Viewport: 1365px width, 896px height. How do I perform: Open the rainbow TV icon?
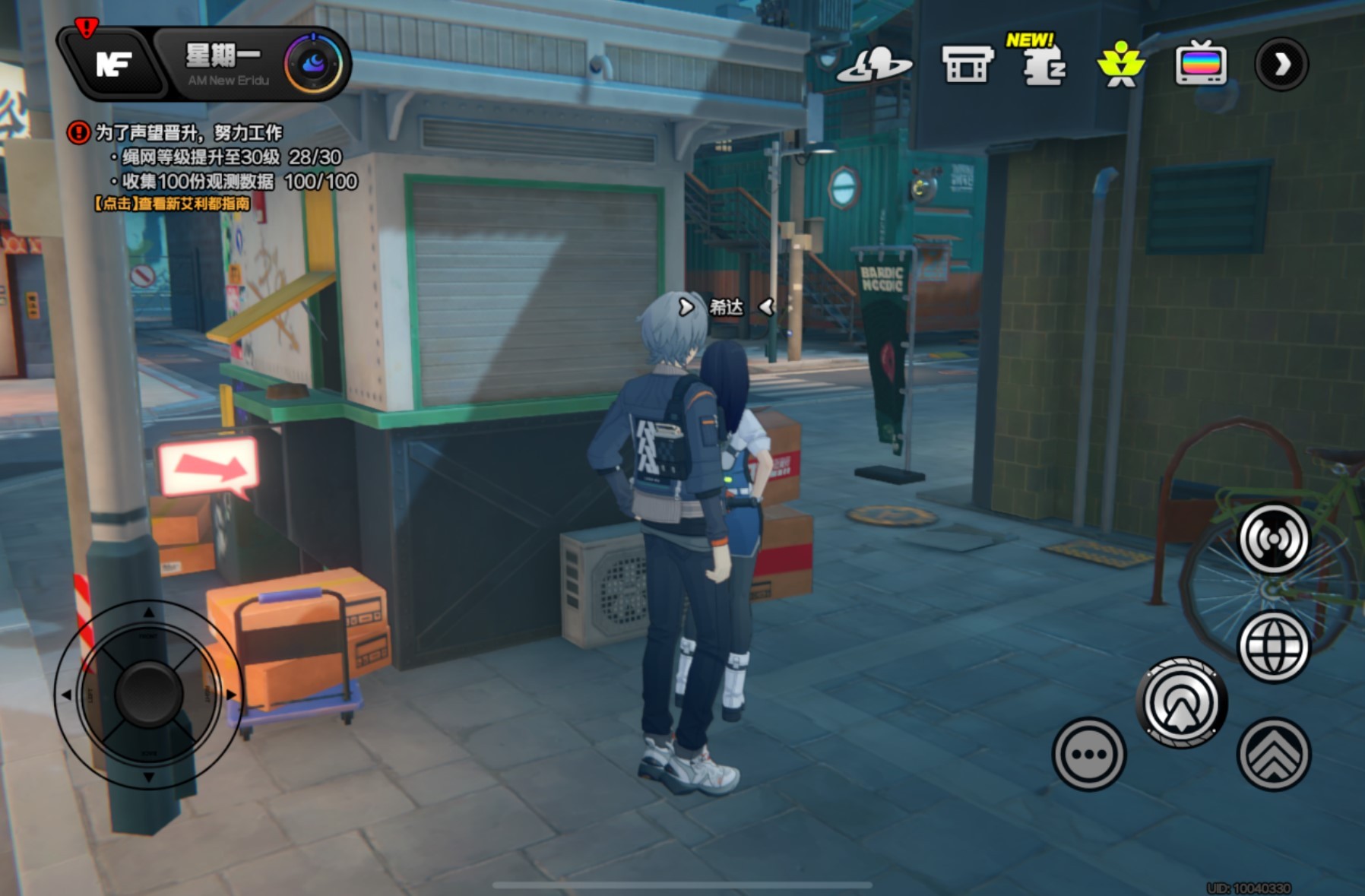coord(1200,65)
